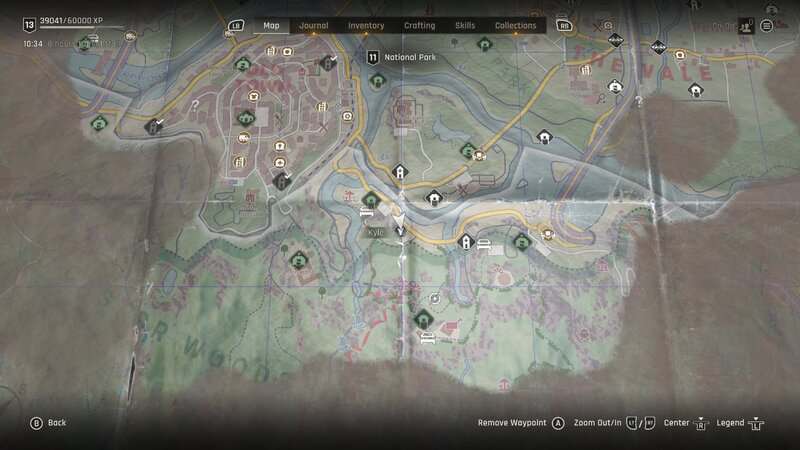Select the Kyle player marker on the map
This screenshot has width=800, height=450.
(400, 223)
